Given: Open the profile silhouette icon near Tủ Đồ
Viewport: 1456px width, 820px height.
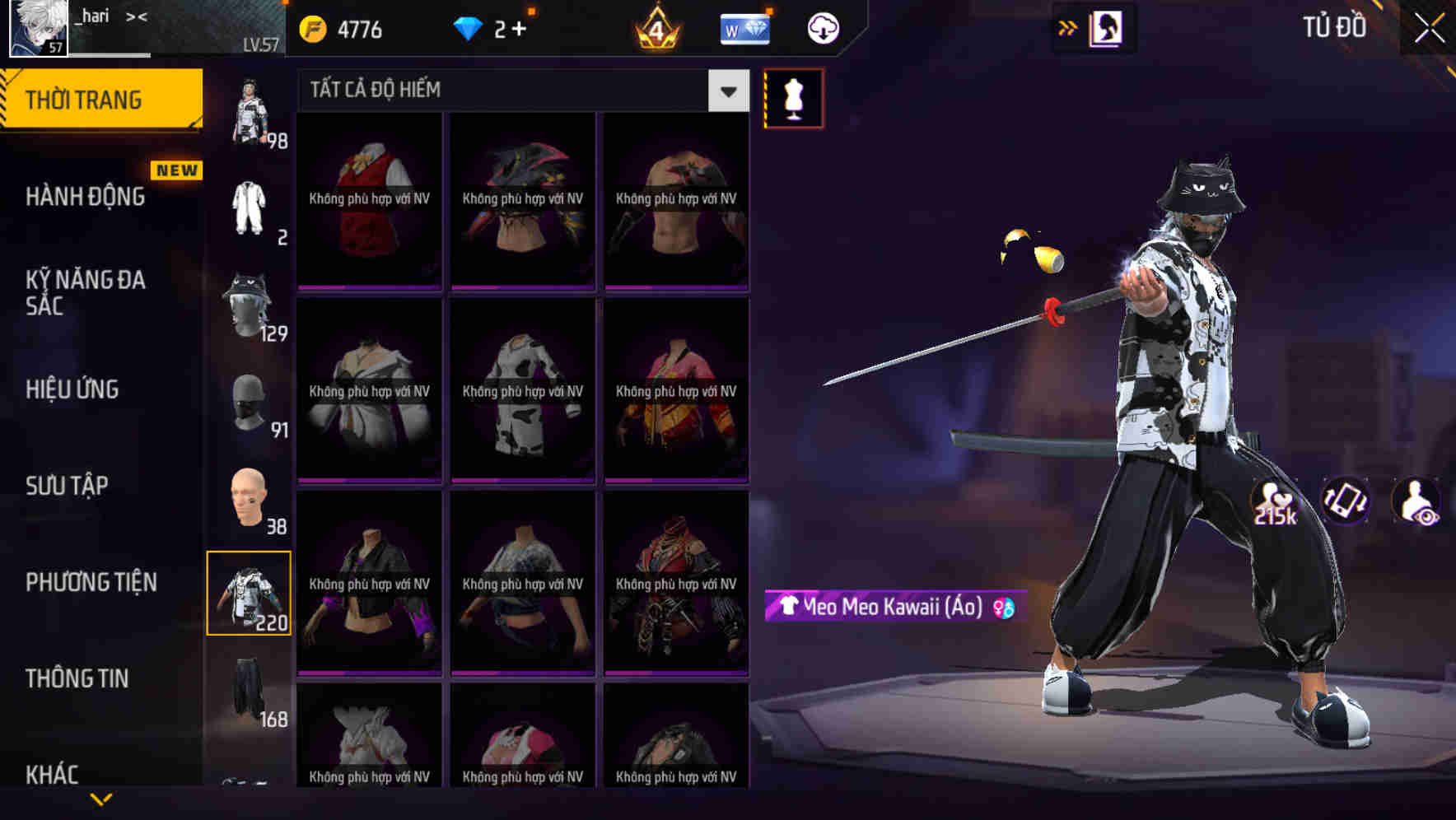Looking at the screenshot, I should pos(1106,27).
